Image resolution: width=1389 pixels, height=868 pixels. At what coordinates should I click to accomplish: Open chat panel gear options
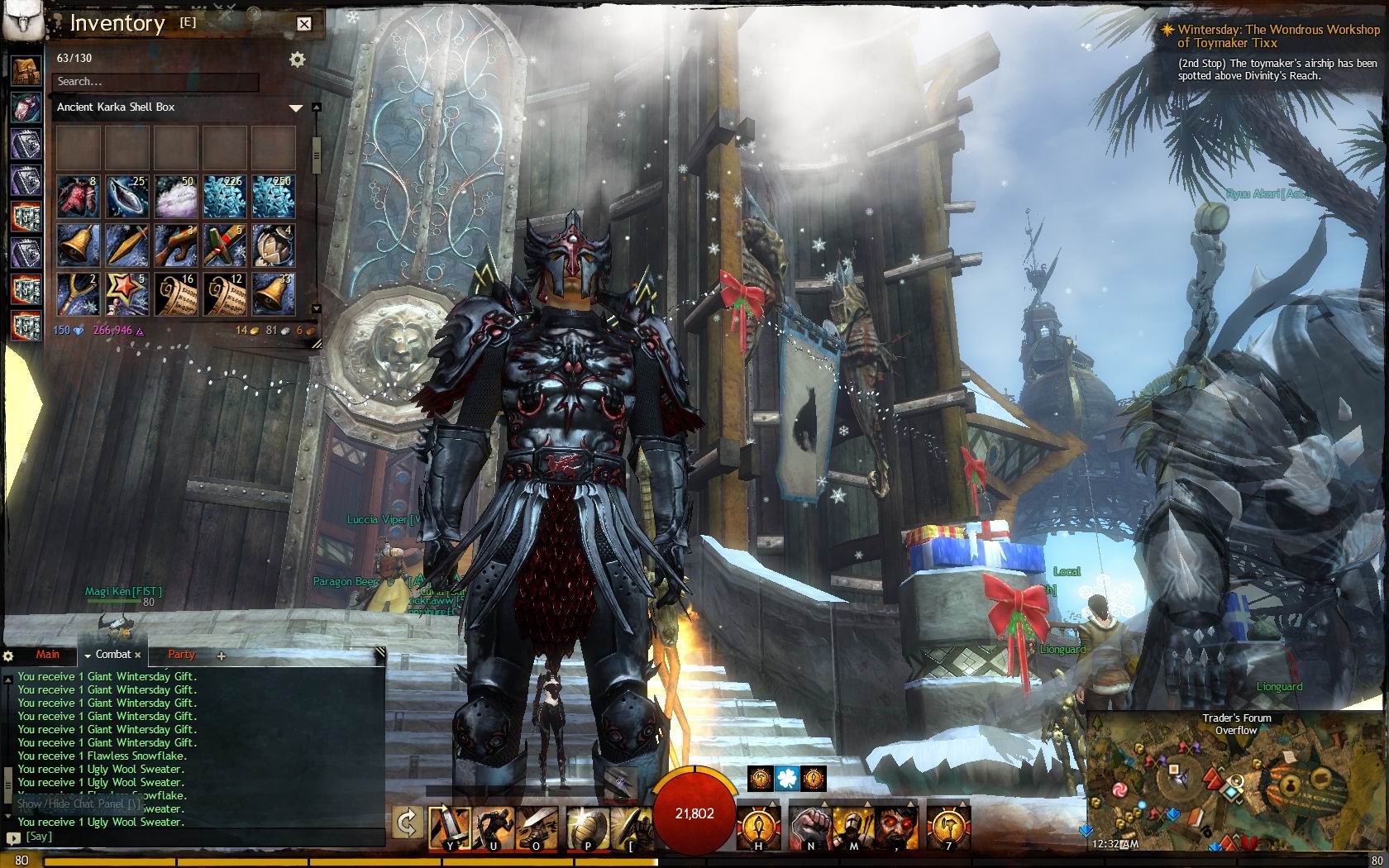[x=8, y=656]
